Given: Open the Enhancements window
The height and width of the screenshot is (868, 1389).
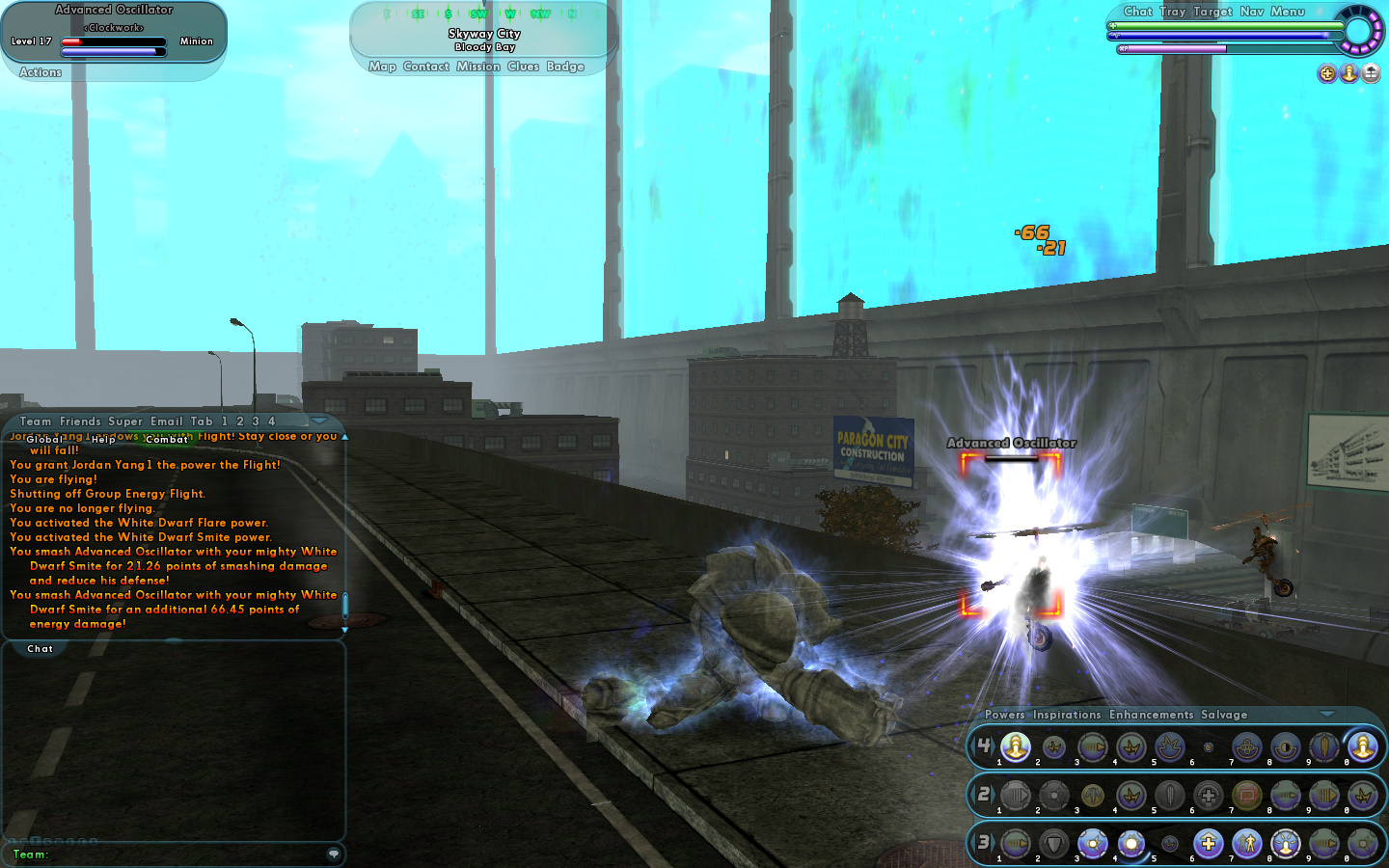Looking at the screenshot, I should coord(1152,715).
